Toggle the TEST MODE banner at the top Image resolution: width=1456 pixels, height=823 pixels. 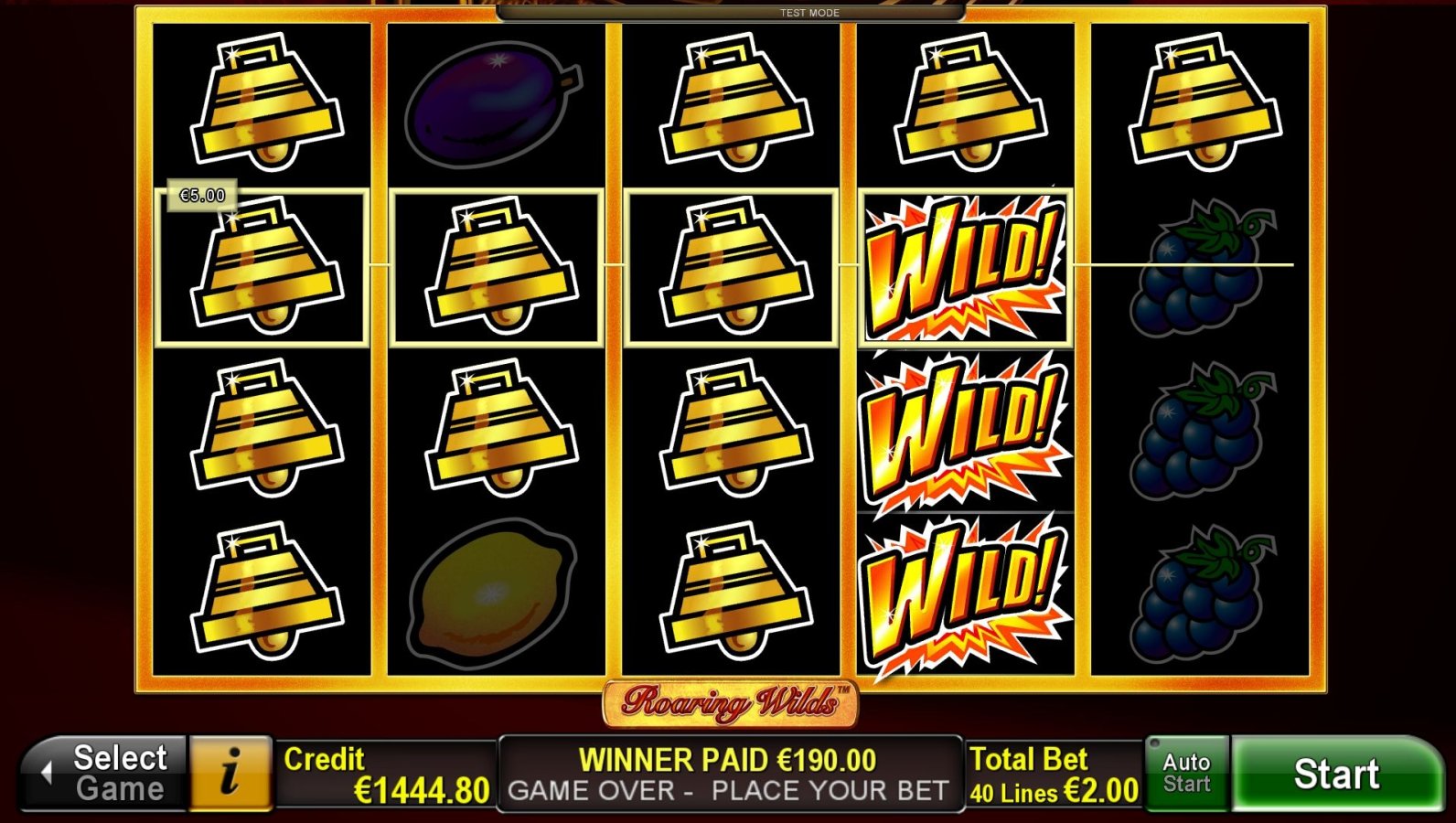pos(808,12)
